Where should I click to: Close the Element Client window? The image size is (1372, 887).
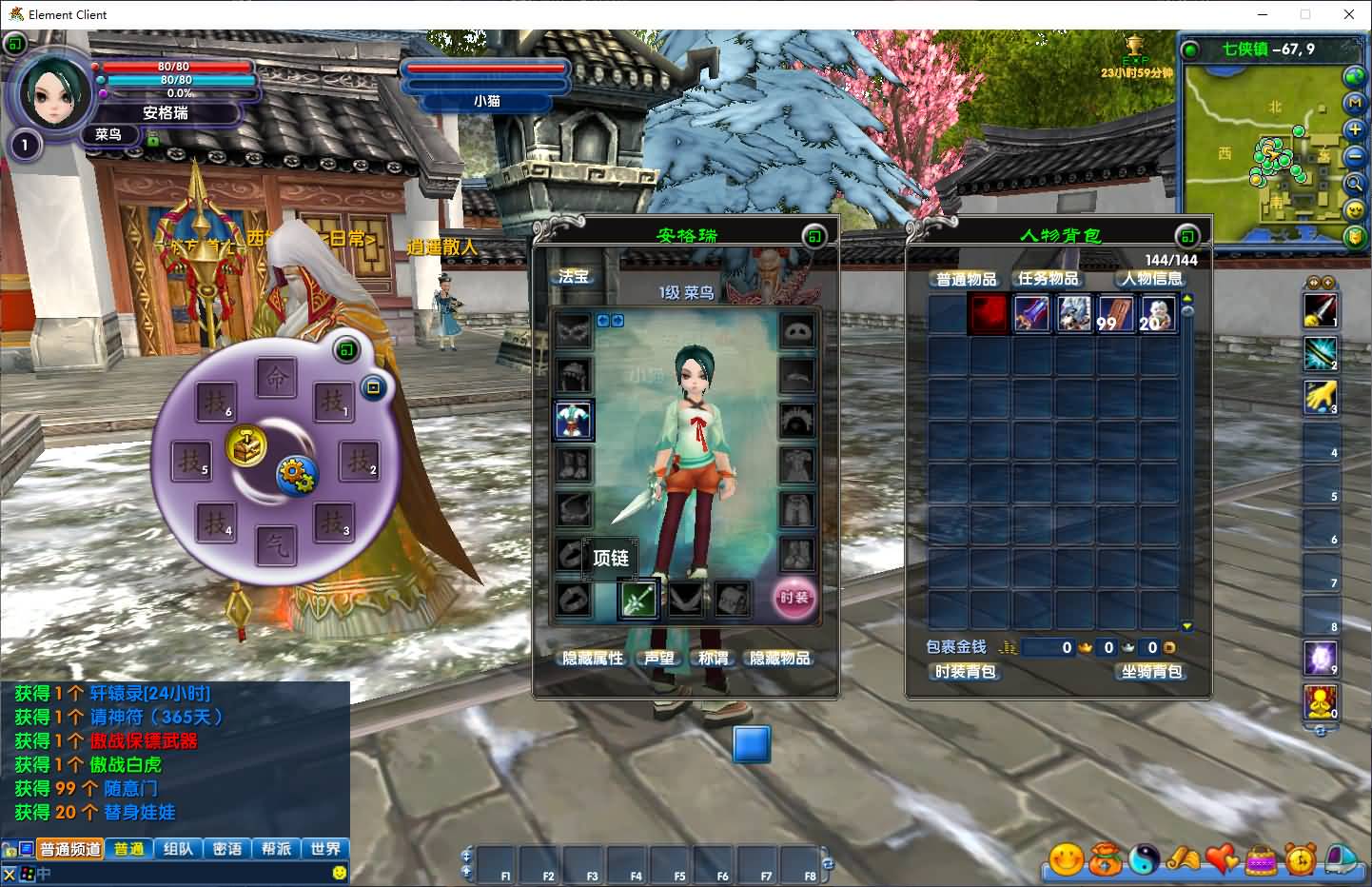click(1349, 14)
